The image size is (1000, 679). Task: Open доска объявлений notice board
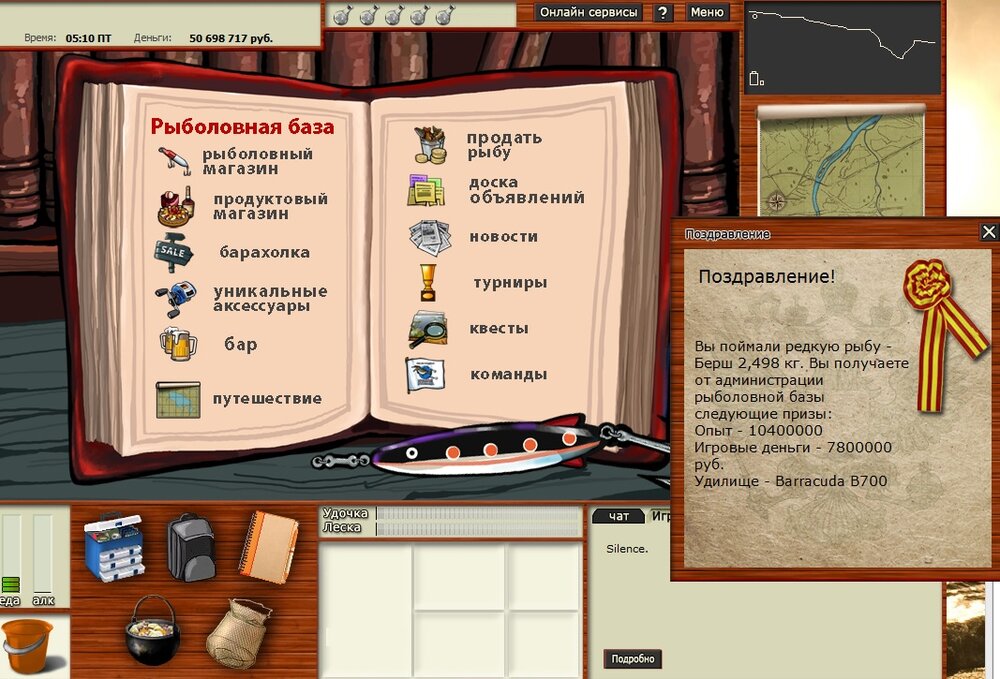(x=526, y=190)
